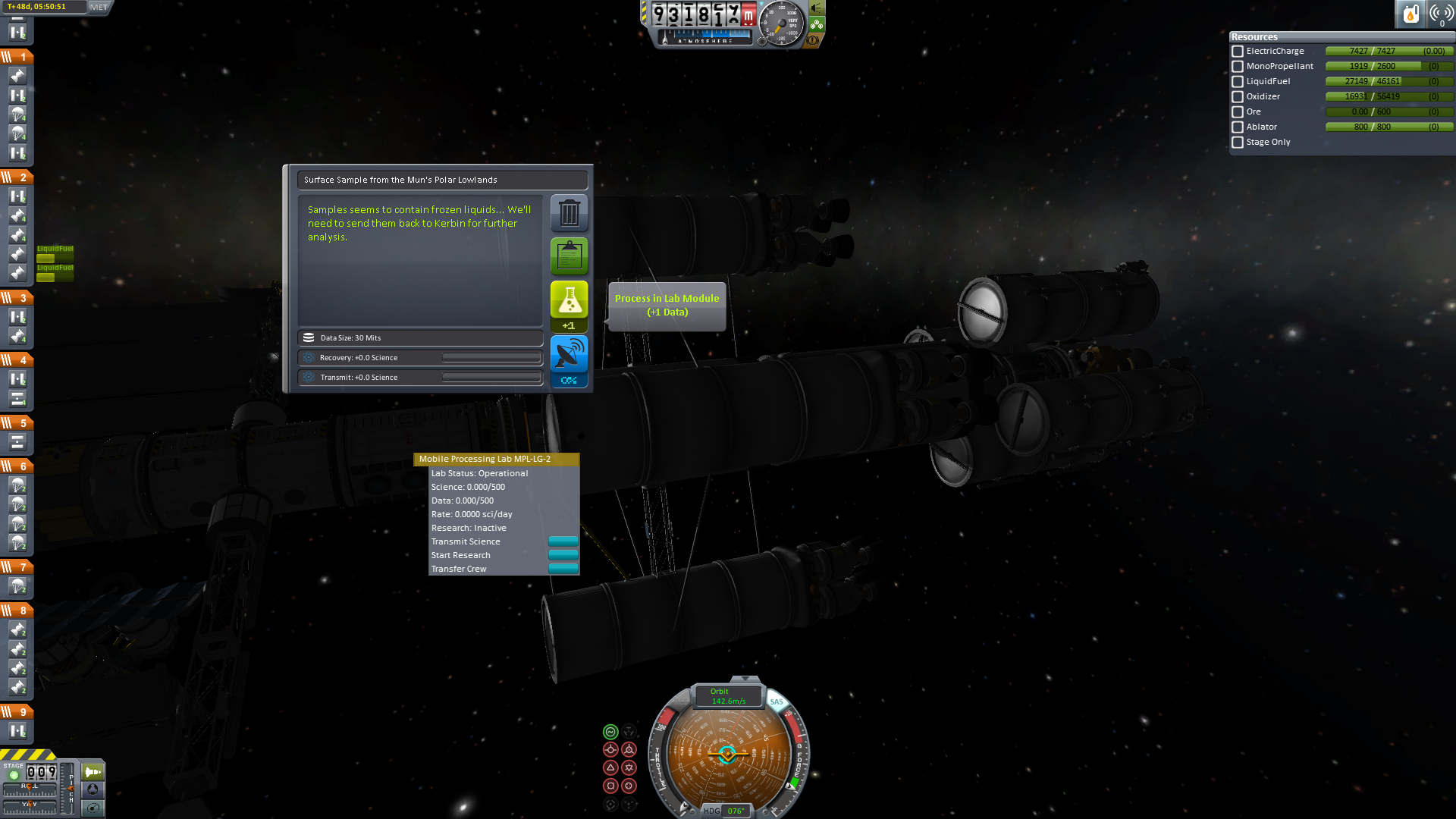Check the LiquidFuel resource box

(x=1238, y=82)
